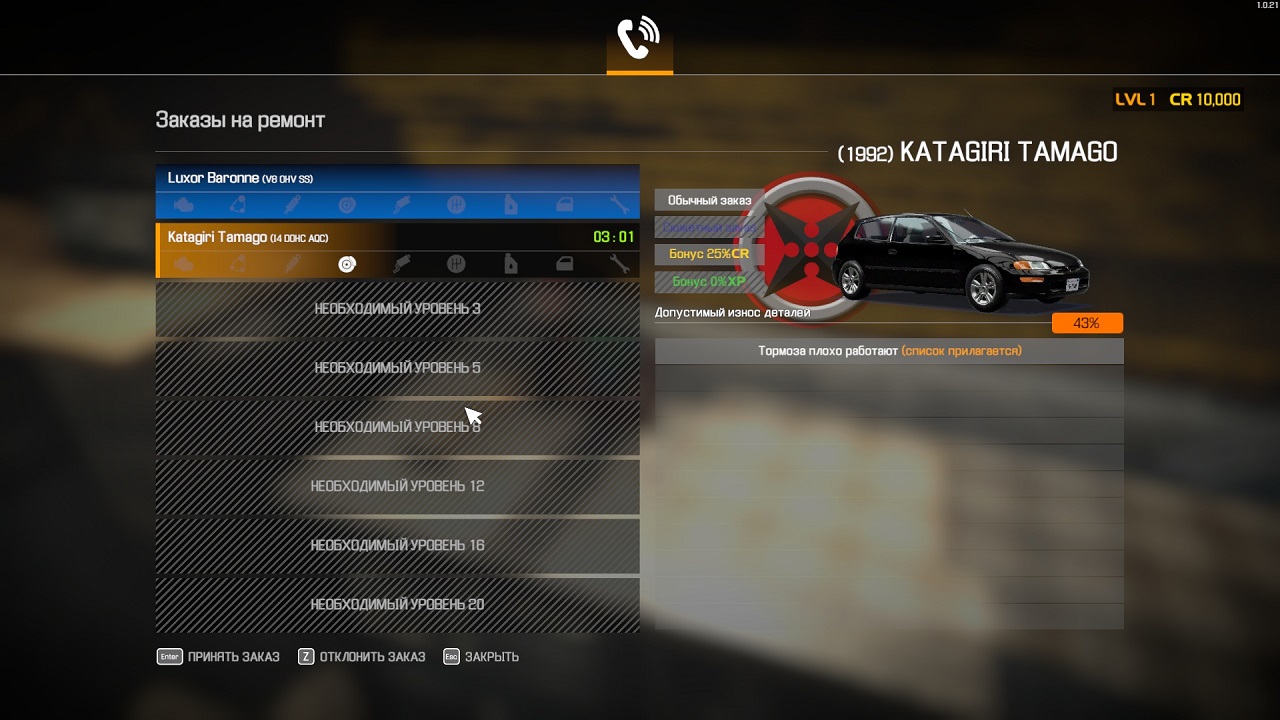Toggle the Обычный заказ filter
This screenshot has width=1280, height=720.
[x=709, y=199]
